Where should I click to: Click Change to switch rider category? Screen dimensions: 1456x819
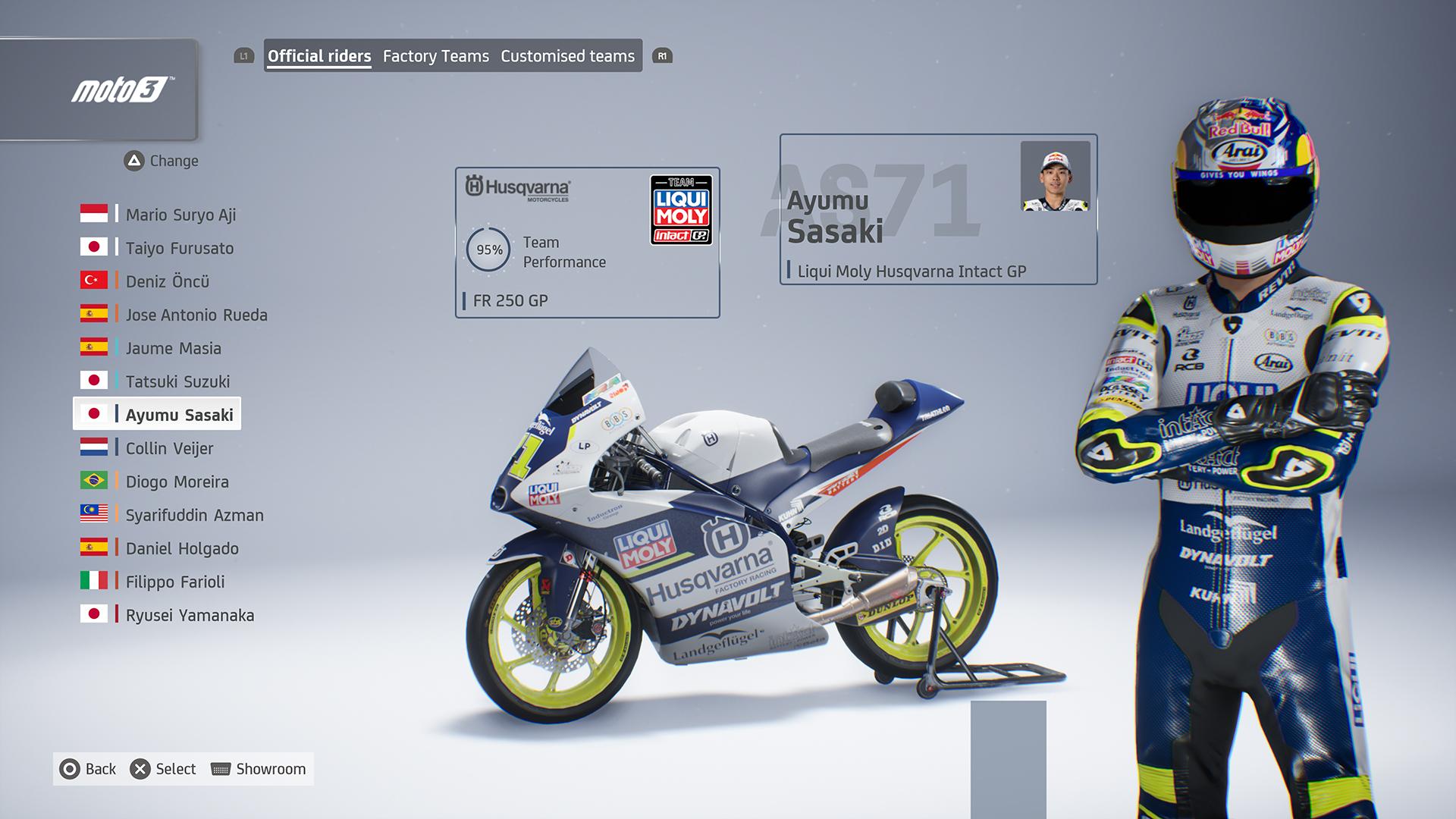(162, 161)
